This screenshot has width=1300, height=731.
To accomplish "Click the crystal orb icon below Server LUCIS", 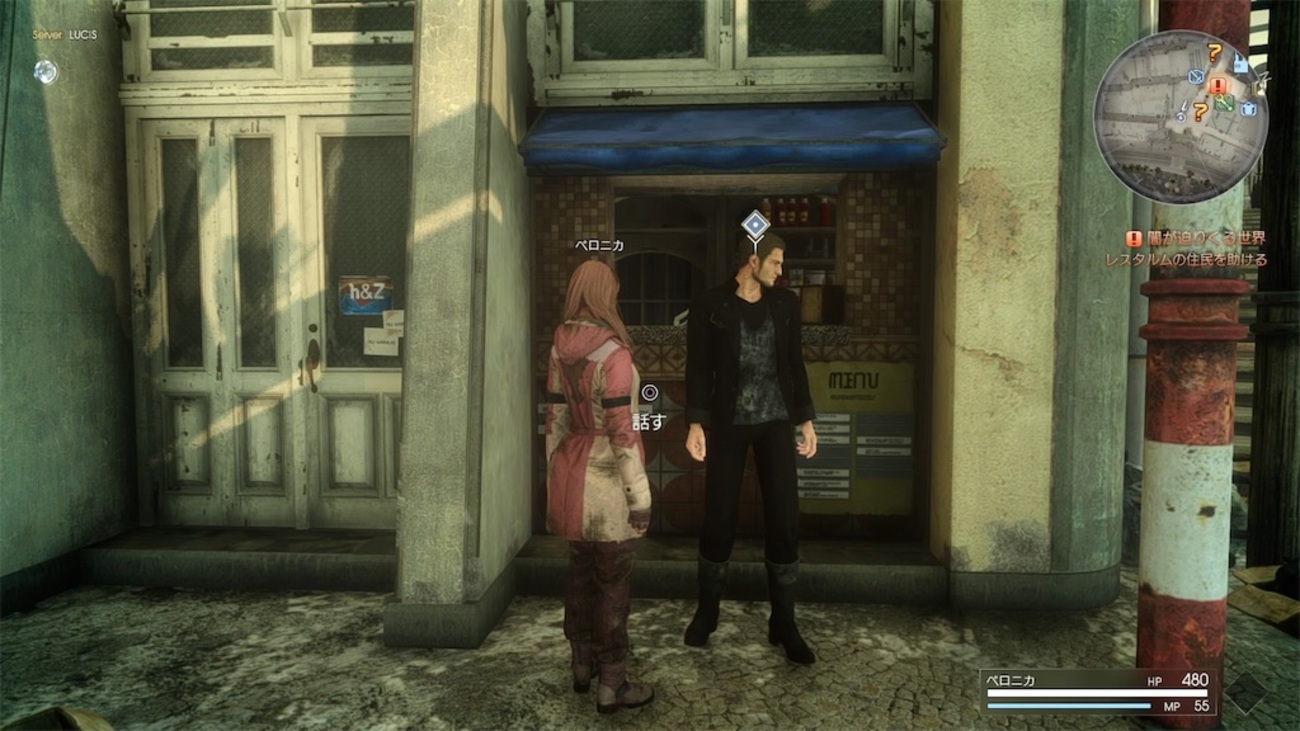I will 45,71.
